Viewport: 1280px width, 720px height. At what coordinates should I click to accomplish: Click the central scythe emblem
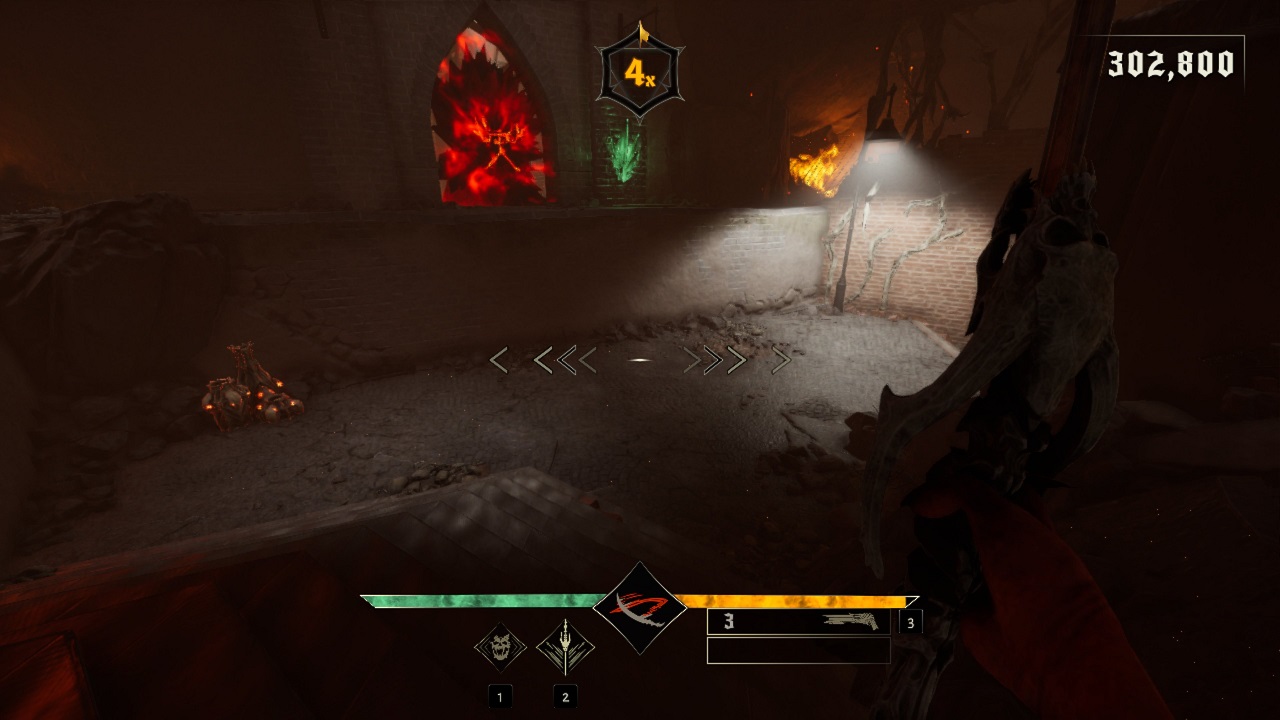(640, 608)
